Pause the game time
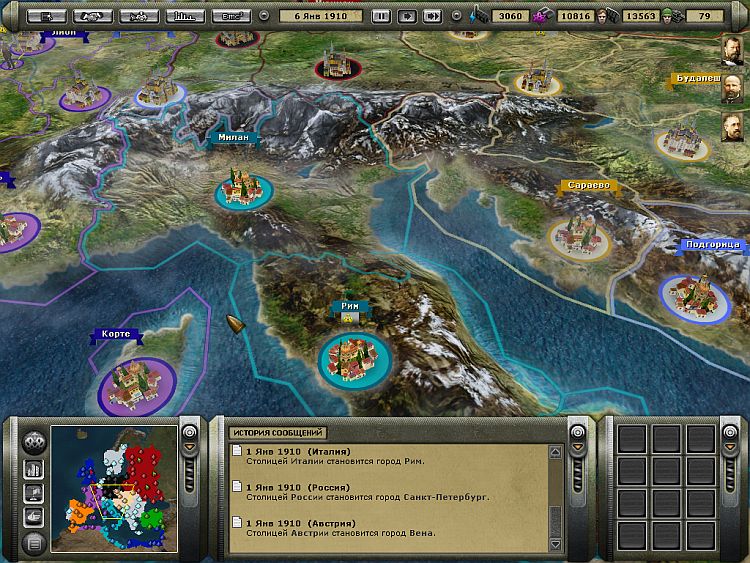This screenshot has height=563, width=750. [x=381, y=16]
